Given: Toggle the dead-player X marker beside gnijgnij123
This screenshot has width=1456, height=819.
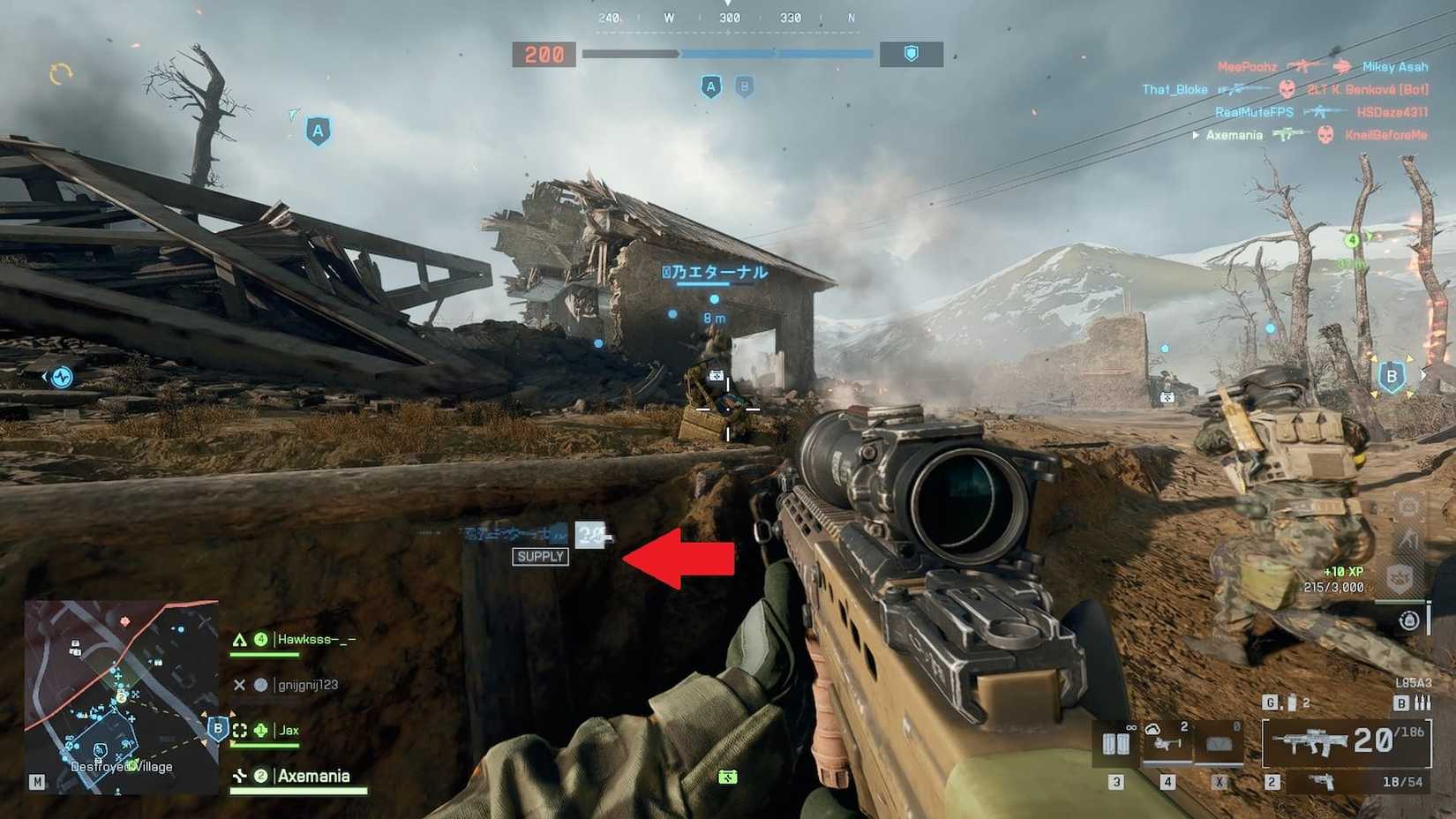Looking at the screenshot, I should 239,684.
